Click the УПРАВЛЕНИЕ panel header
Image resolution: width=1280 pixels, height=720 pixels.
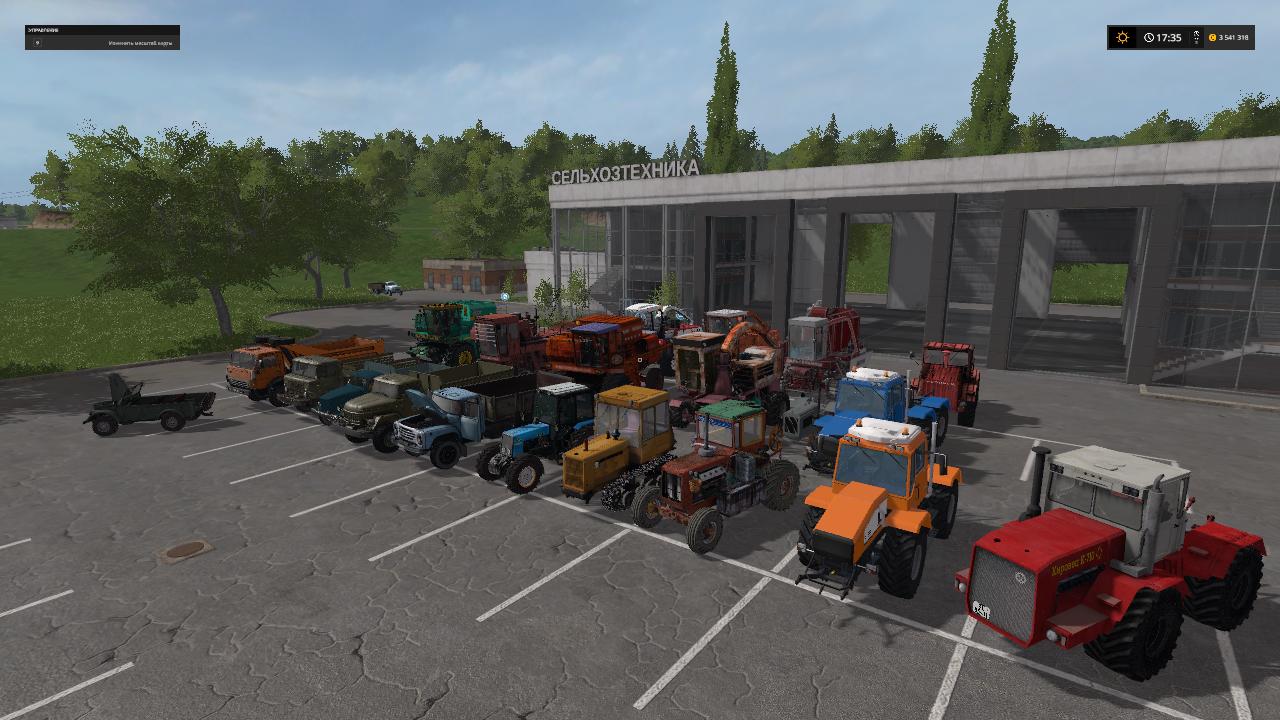coord(43,30)
